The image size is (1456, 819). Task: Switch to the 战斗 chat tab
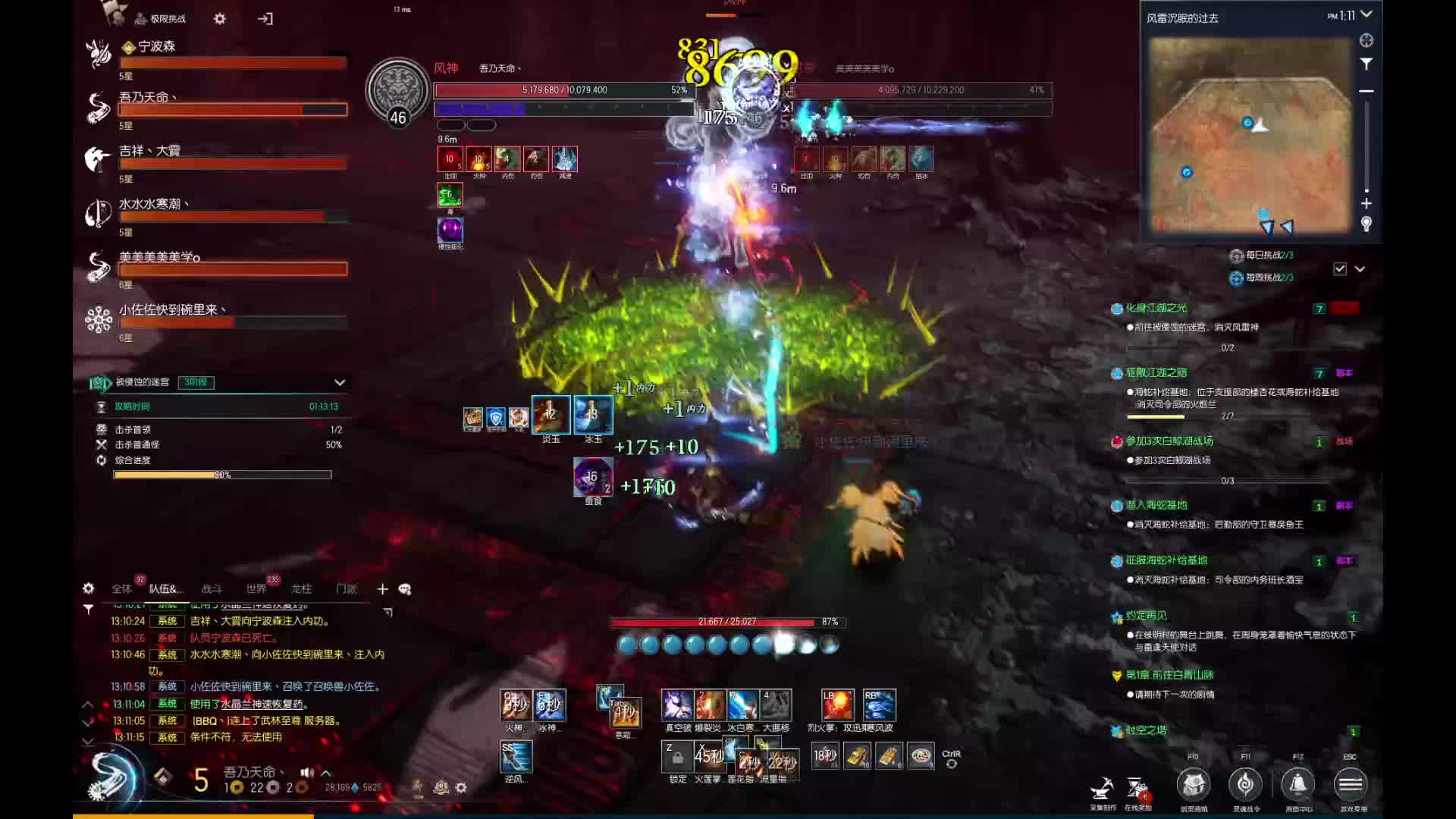(x=212, y=589)
